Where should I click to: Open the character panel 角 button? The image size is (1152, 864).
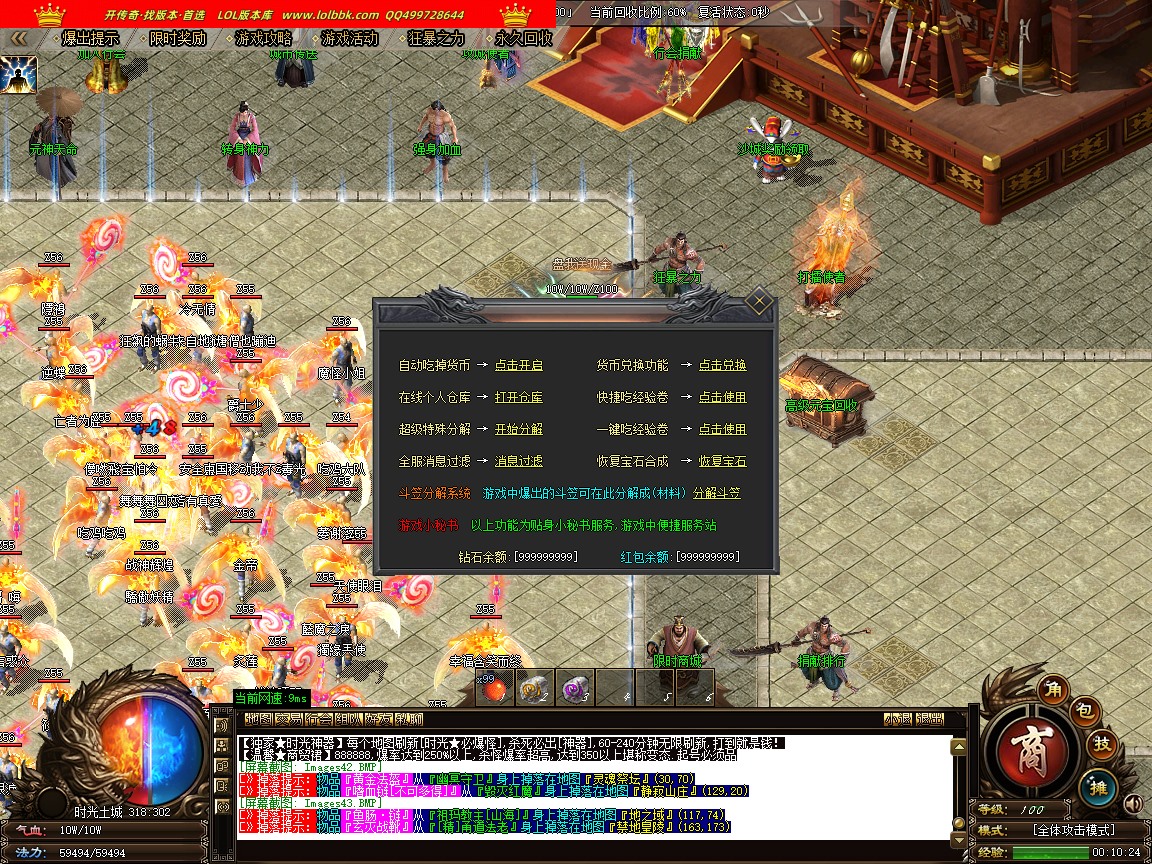pos(1052,688)
